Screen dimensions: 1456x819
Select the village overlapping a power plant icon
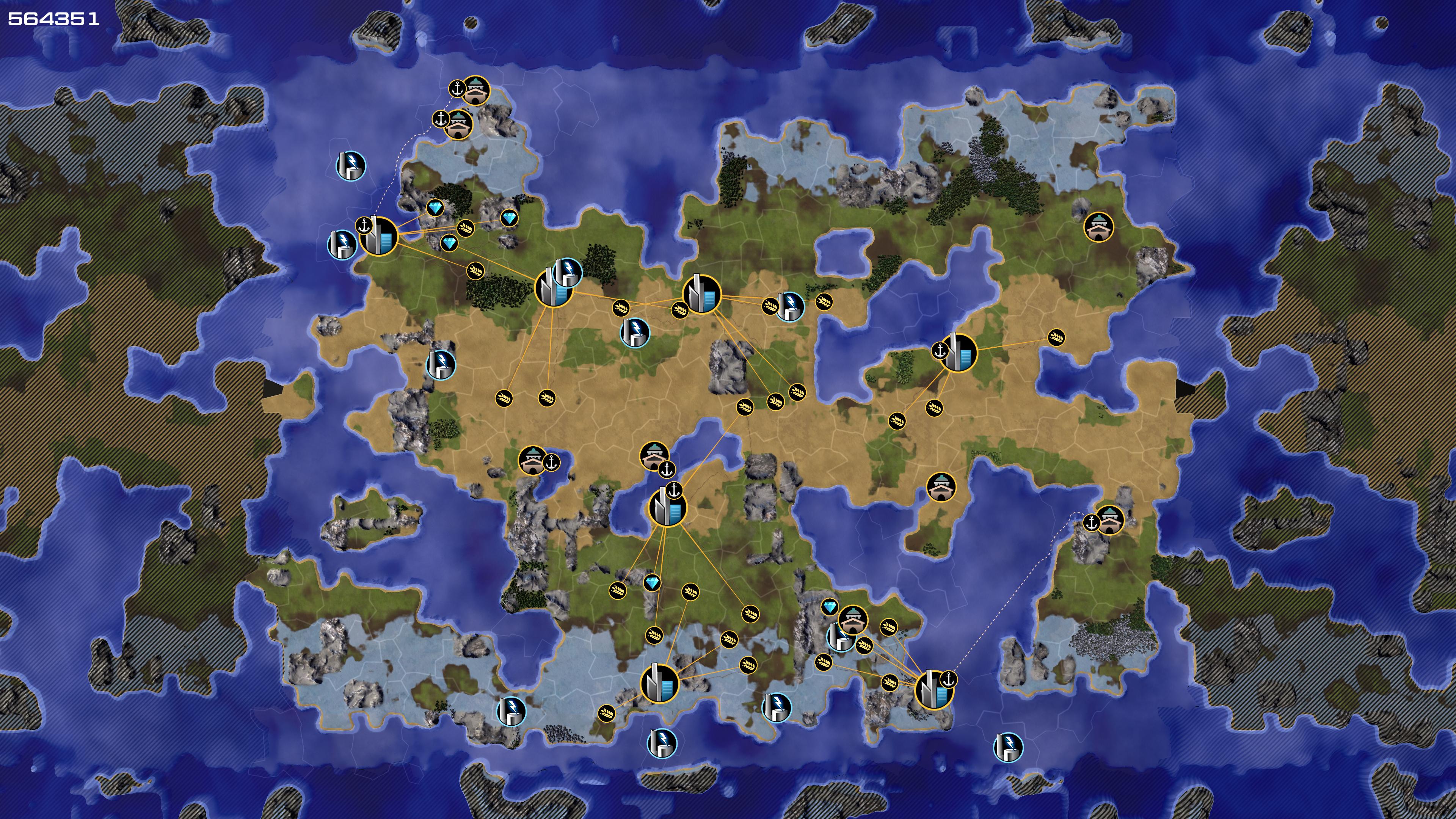click(853, 621)
